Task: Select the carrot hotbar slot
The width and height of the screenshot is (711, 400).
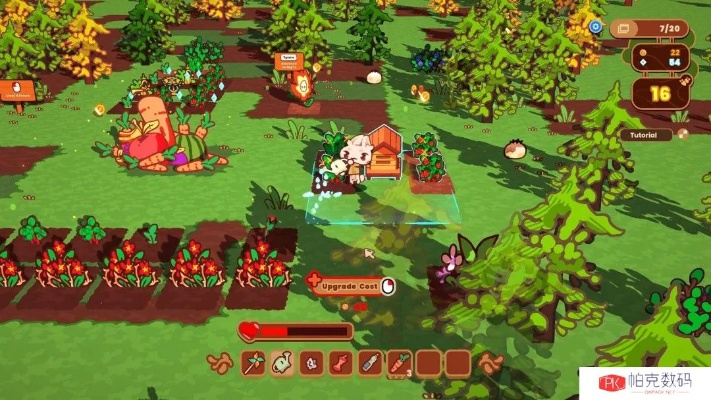Action: click(x=398, y=362)
